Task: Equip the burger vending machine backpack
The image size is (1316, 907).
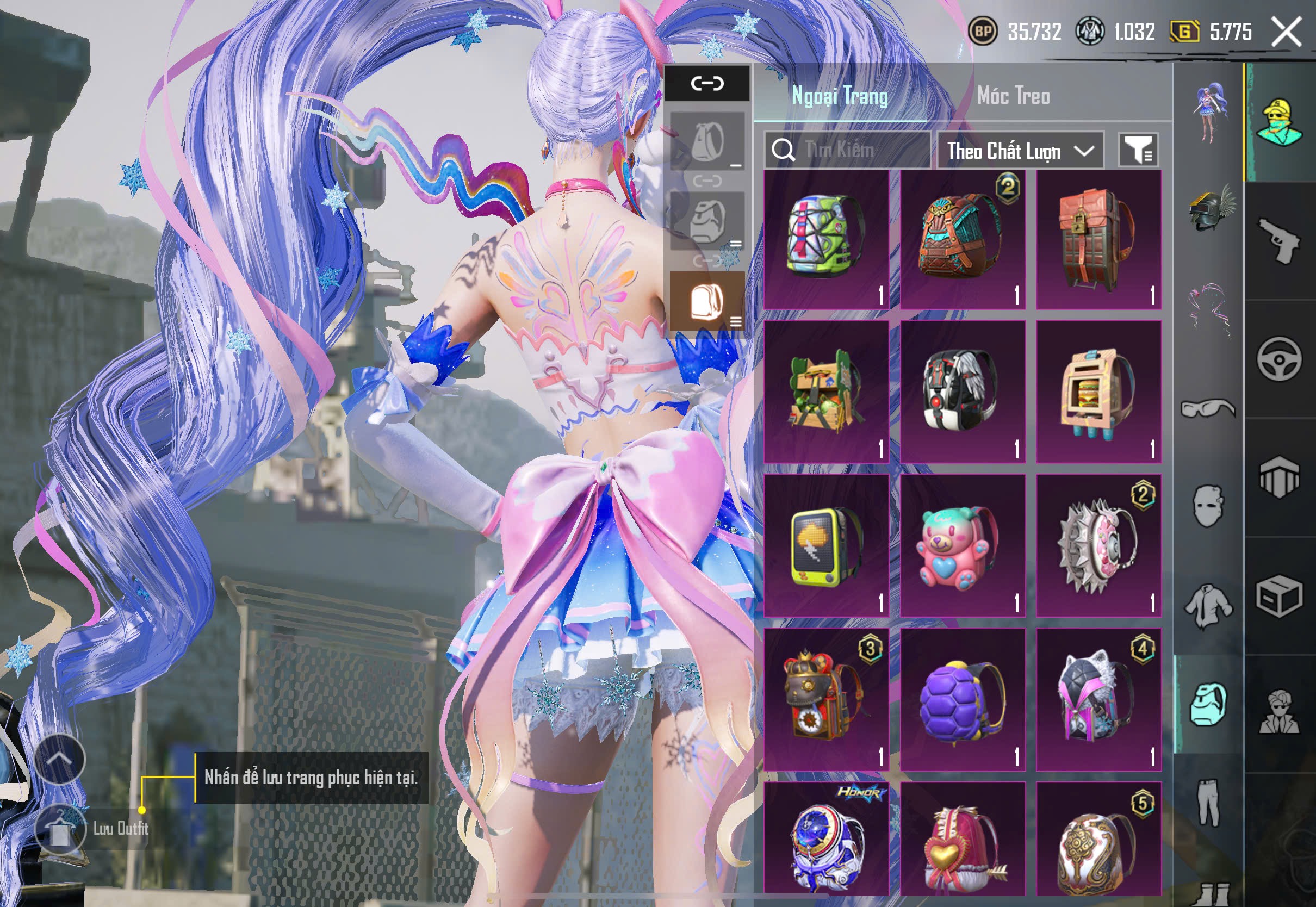Action: [1098, 392]
